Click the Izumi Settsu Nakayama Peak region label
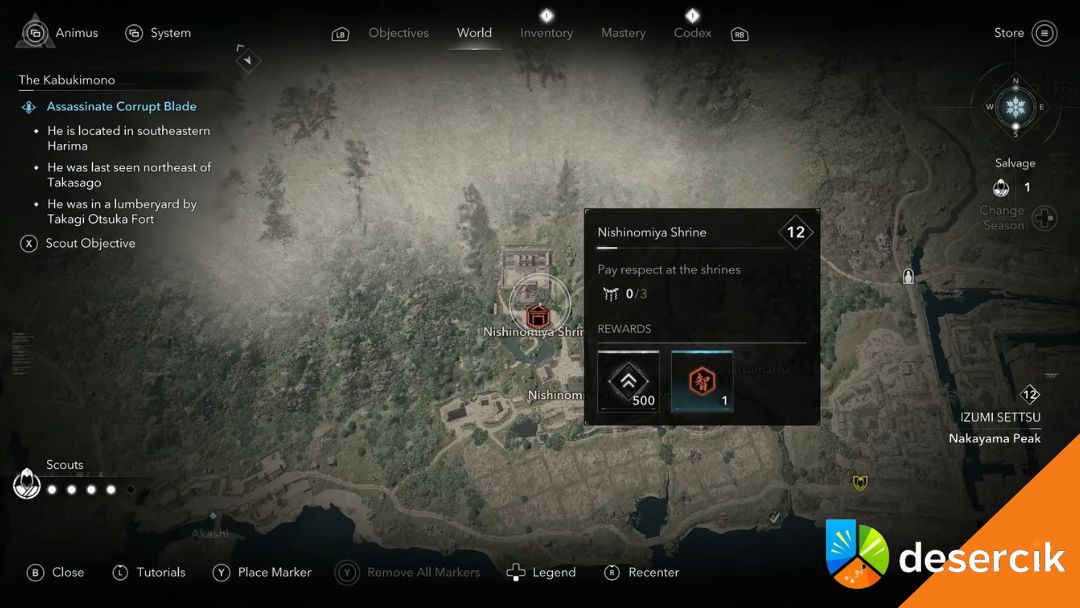The image size is (1080, 608). (x=994, y=427)
